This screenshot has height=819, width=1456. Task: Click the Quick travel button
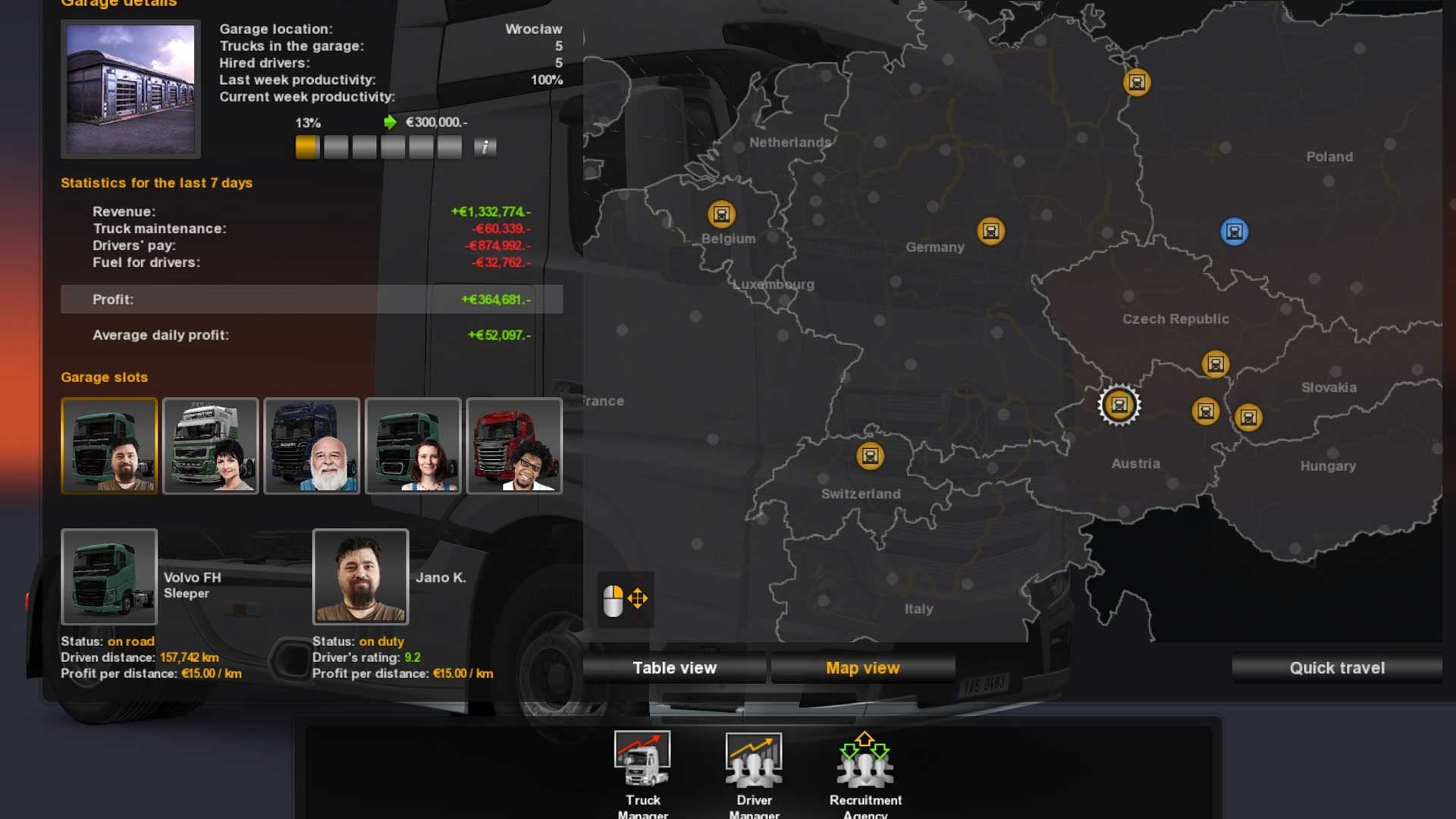[1337, 668]
